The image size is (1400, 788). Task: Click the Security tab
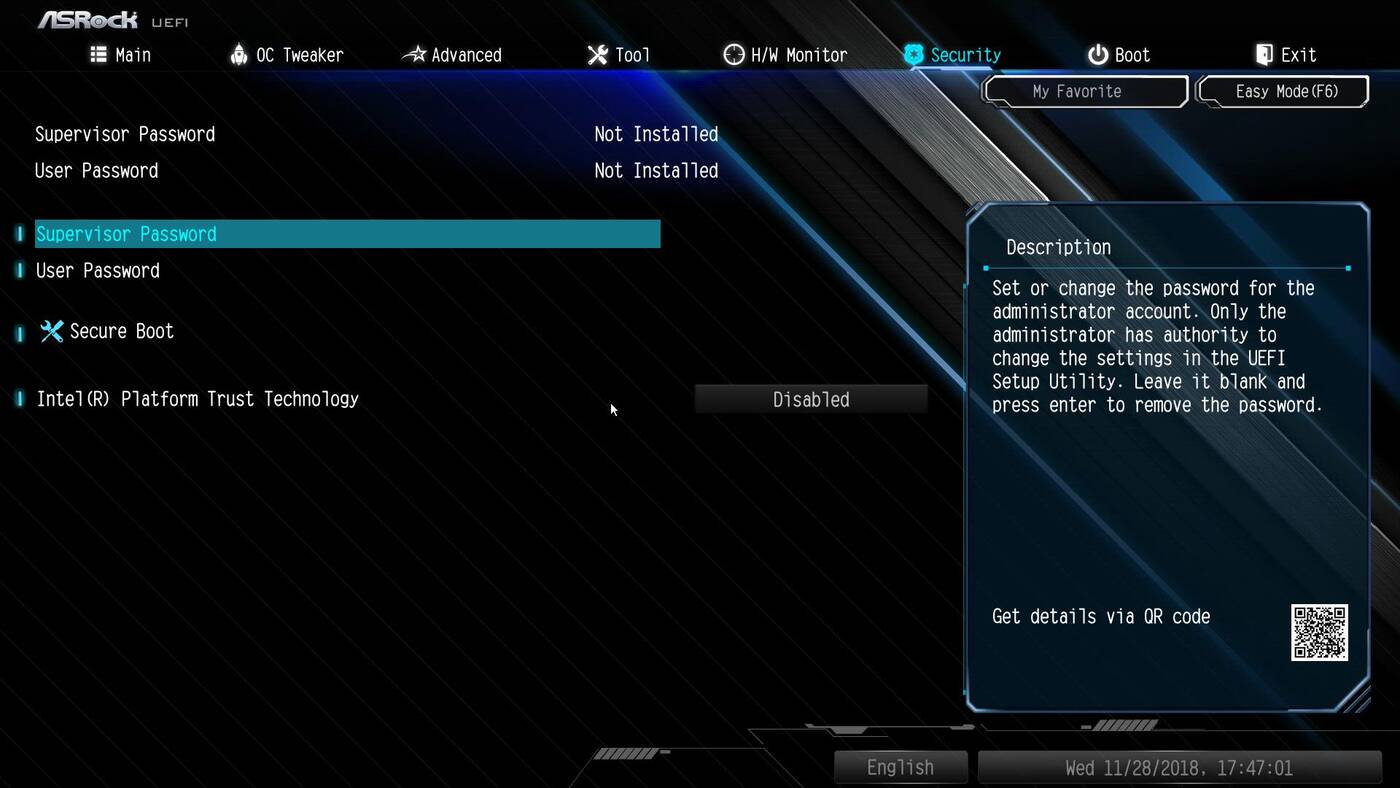[x=952, y=55]
